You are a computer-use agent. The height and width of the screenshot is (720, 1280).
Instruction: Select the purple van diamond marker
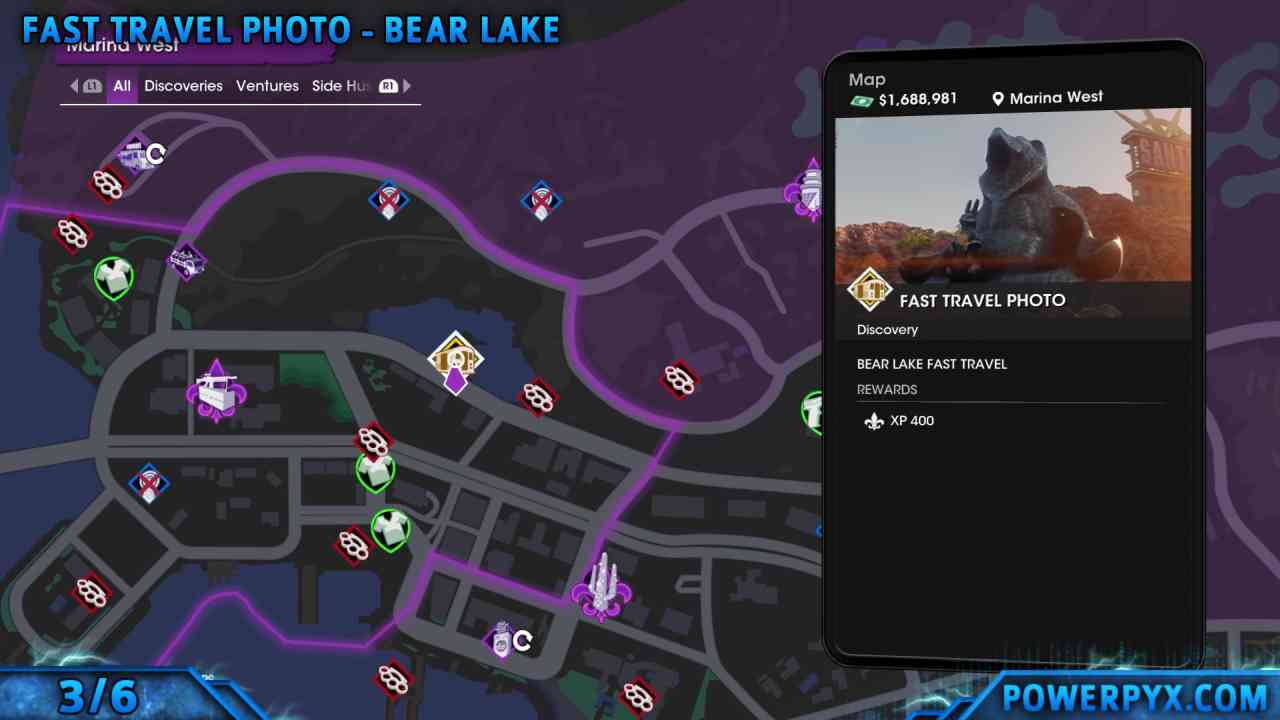coord(187,262)
